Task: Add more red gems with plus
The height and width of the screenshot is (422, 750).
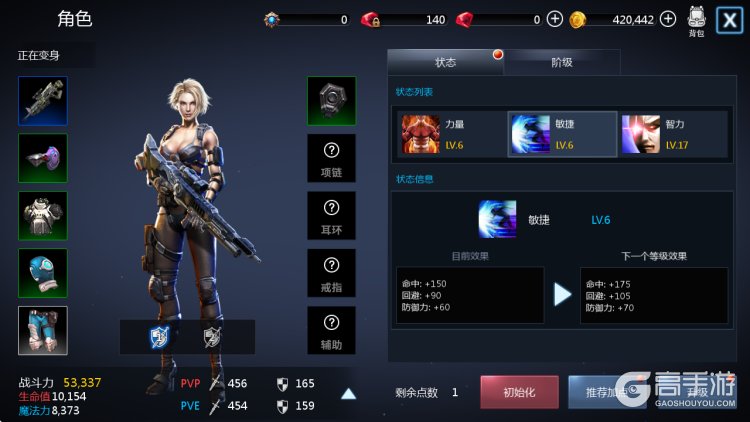Action: click(555, 19)
